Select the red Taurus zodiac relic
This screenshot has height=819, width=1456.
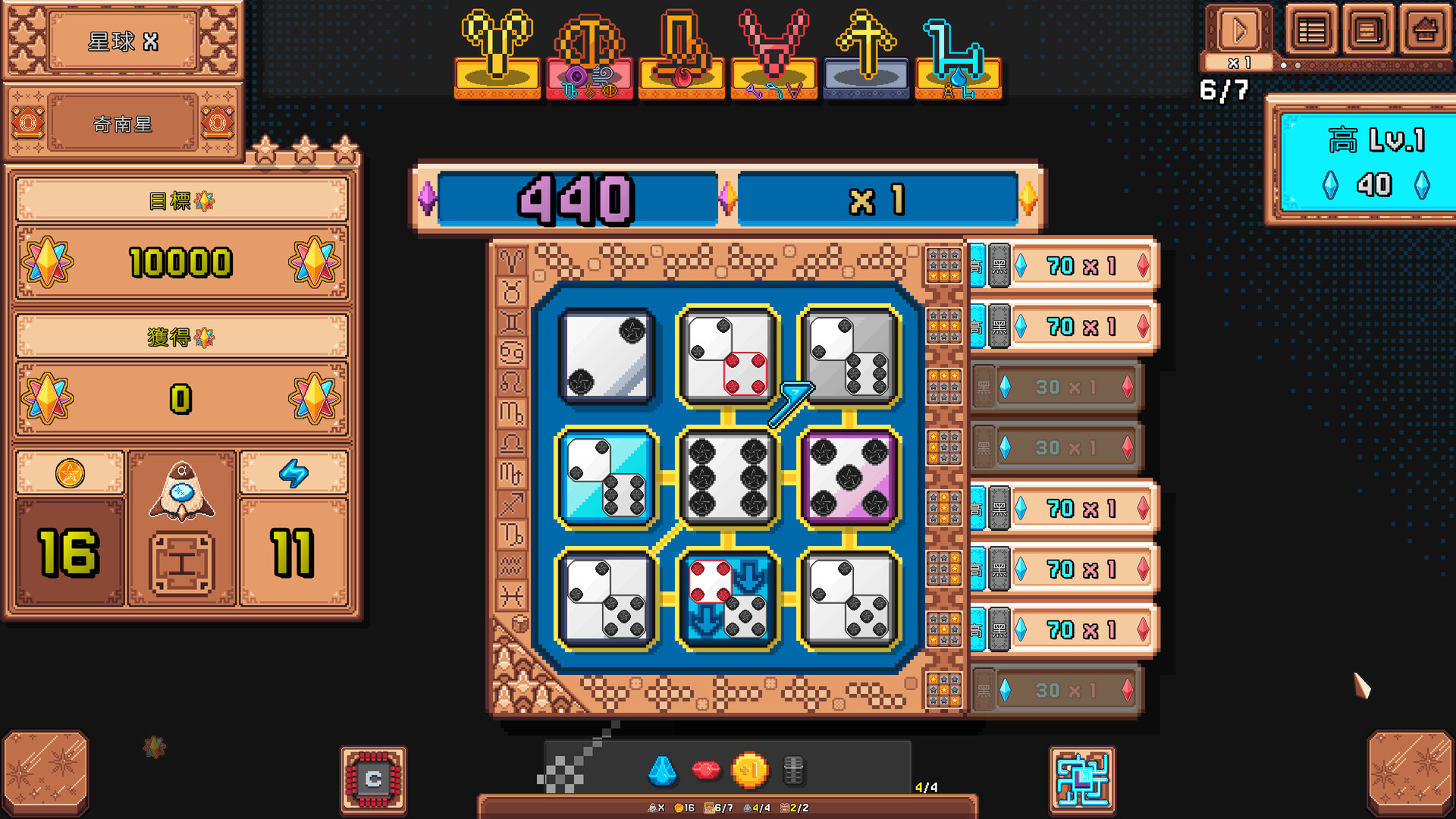(x=773, y=53)
